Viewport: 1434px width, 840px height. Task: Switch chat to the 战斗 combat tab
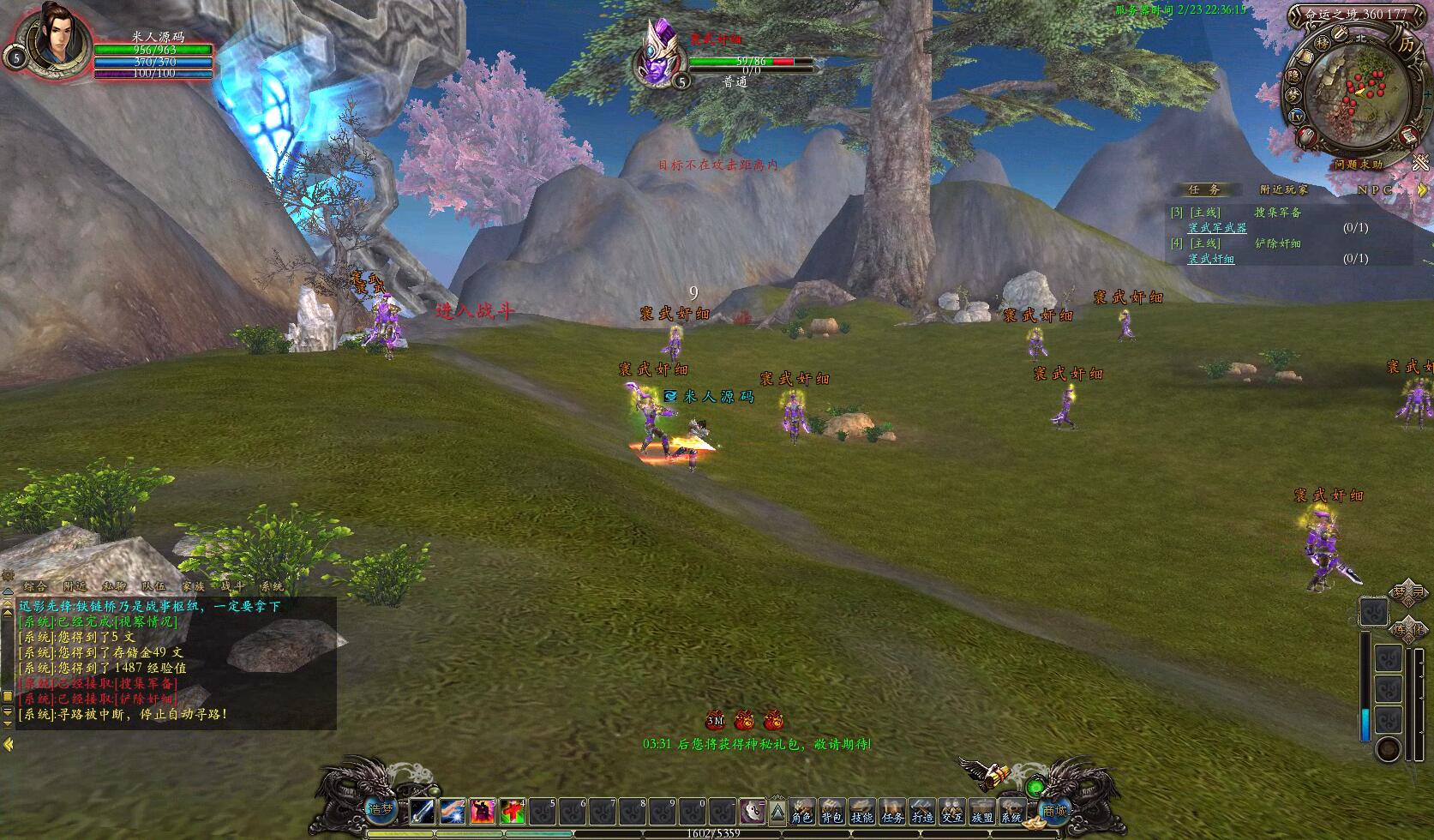click(x=232, y=586)
